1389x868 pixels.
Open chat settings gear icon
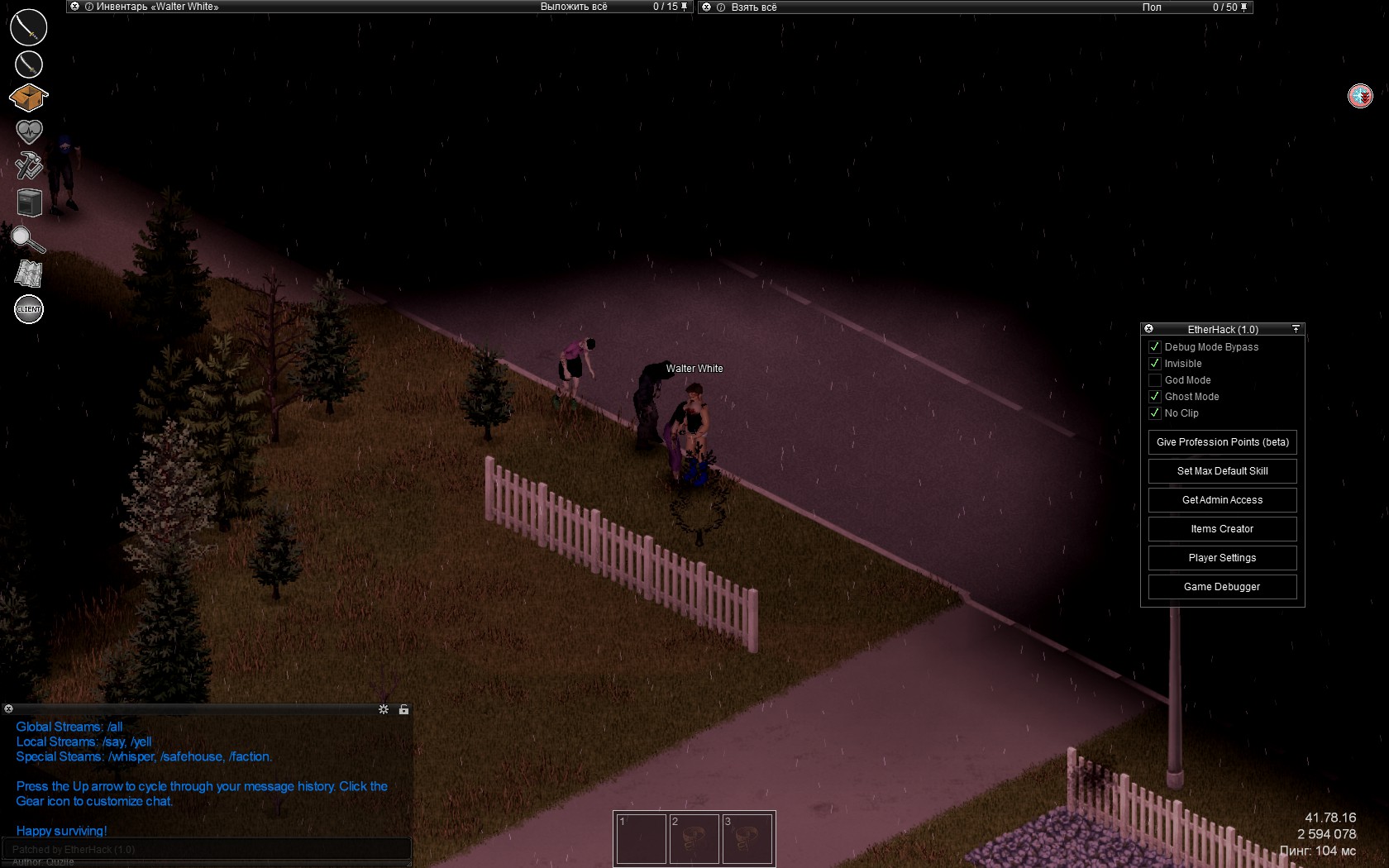tap(384, 709)
